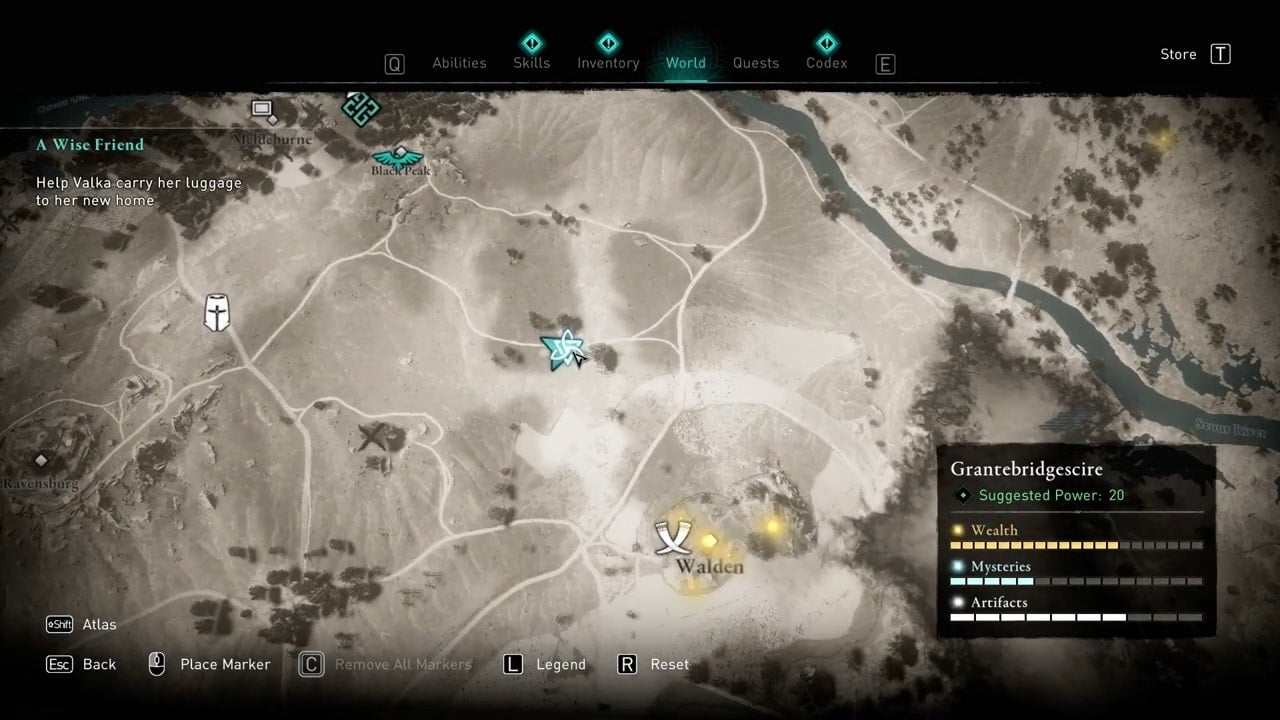Open the Inventory icon in top bar
Image resolution: width=1280 pixels, height=720 pixels.
tap(608, 44)
